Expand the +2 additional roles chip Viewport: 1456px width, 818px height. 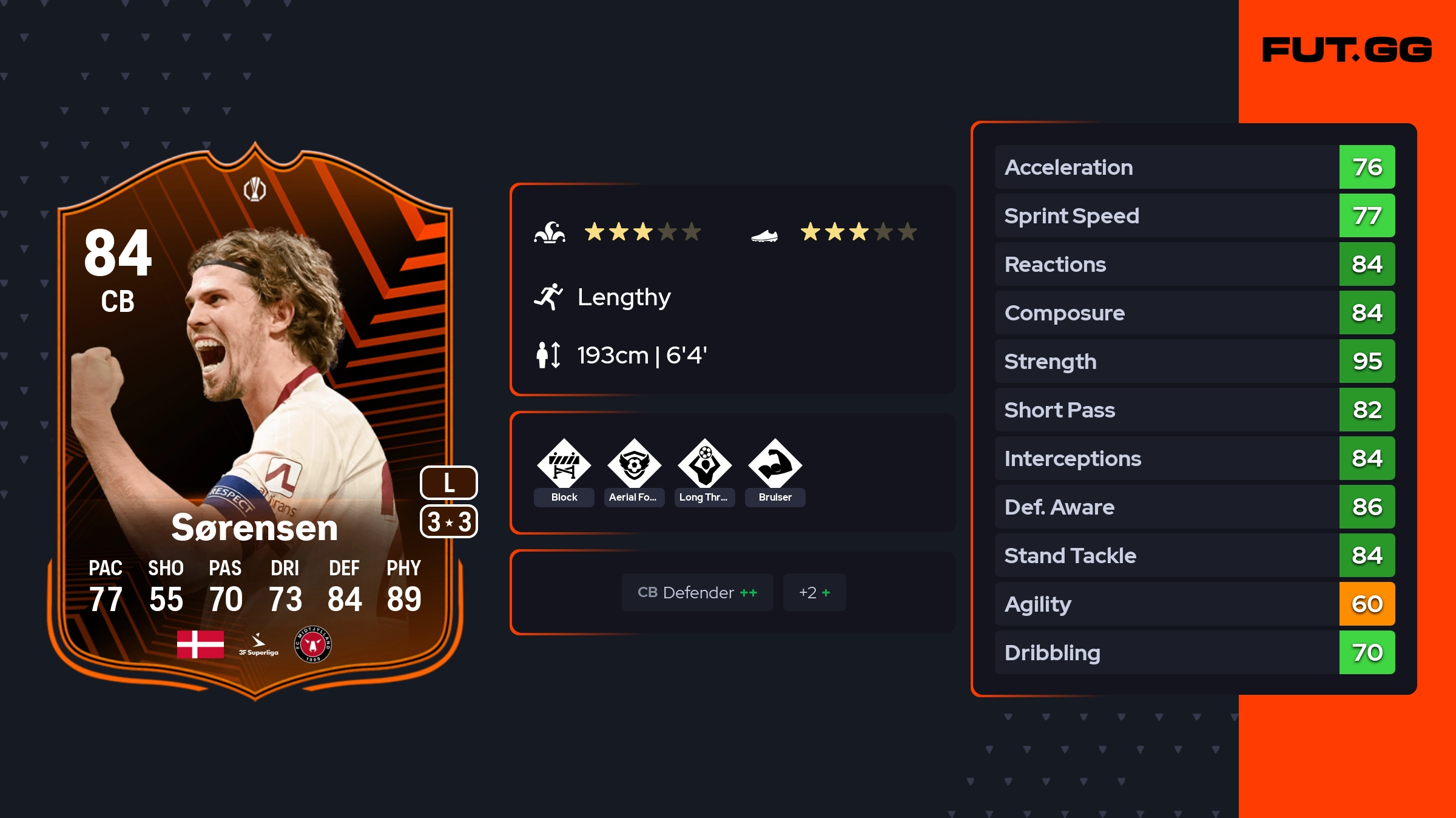(814, 592)
